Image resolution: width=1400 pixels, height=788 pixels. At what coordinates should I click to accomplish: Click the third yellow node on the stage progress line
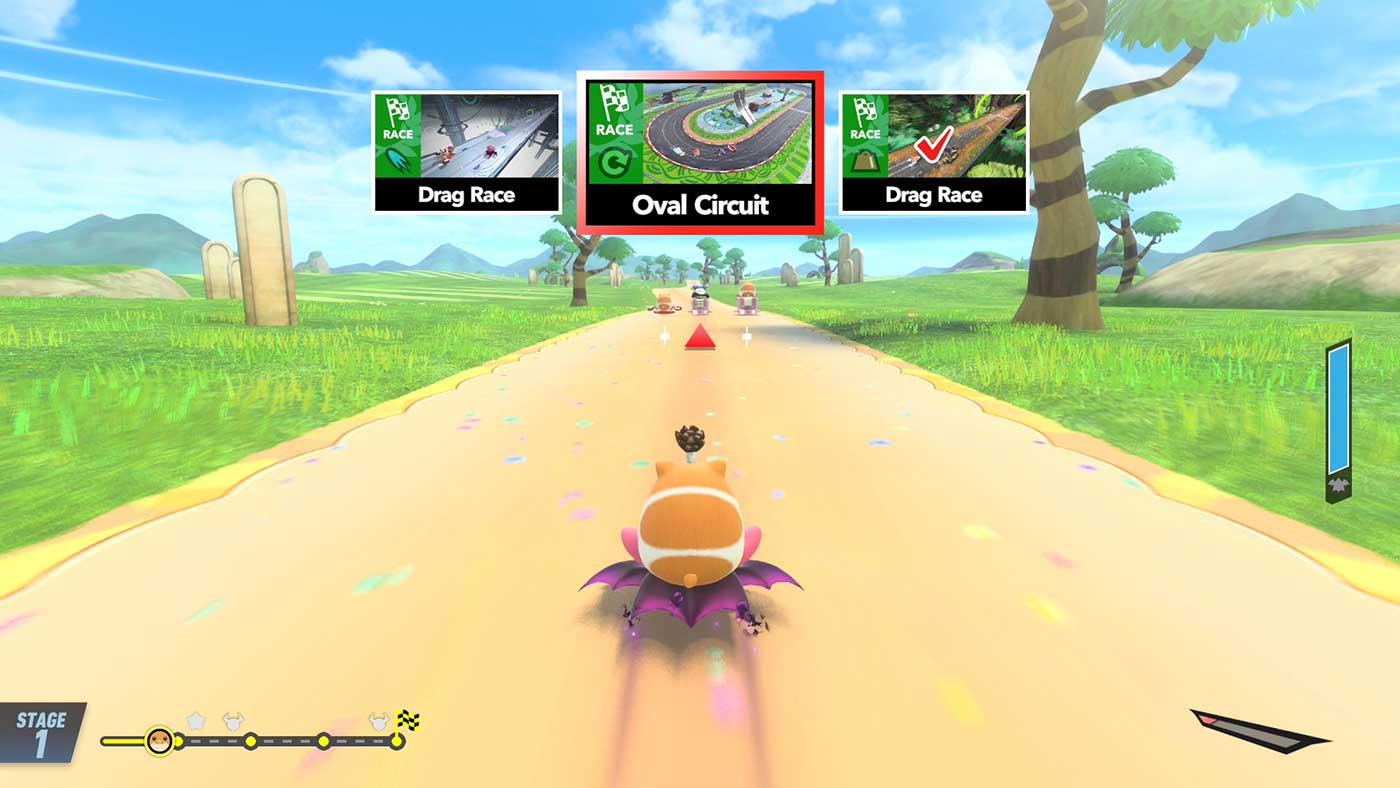(x=323, y=740)
